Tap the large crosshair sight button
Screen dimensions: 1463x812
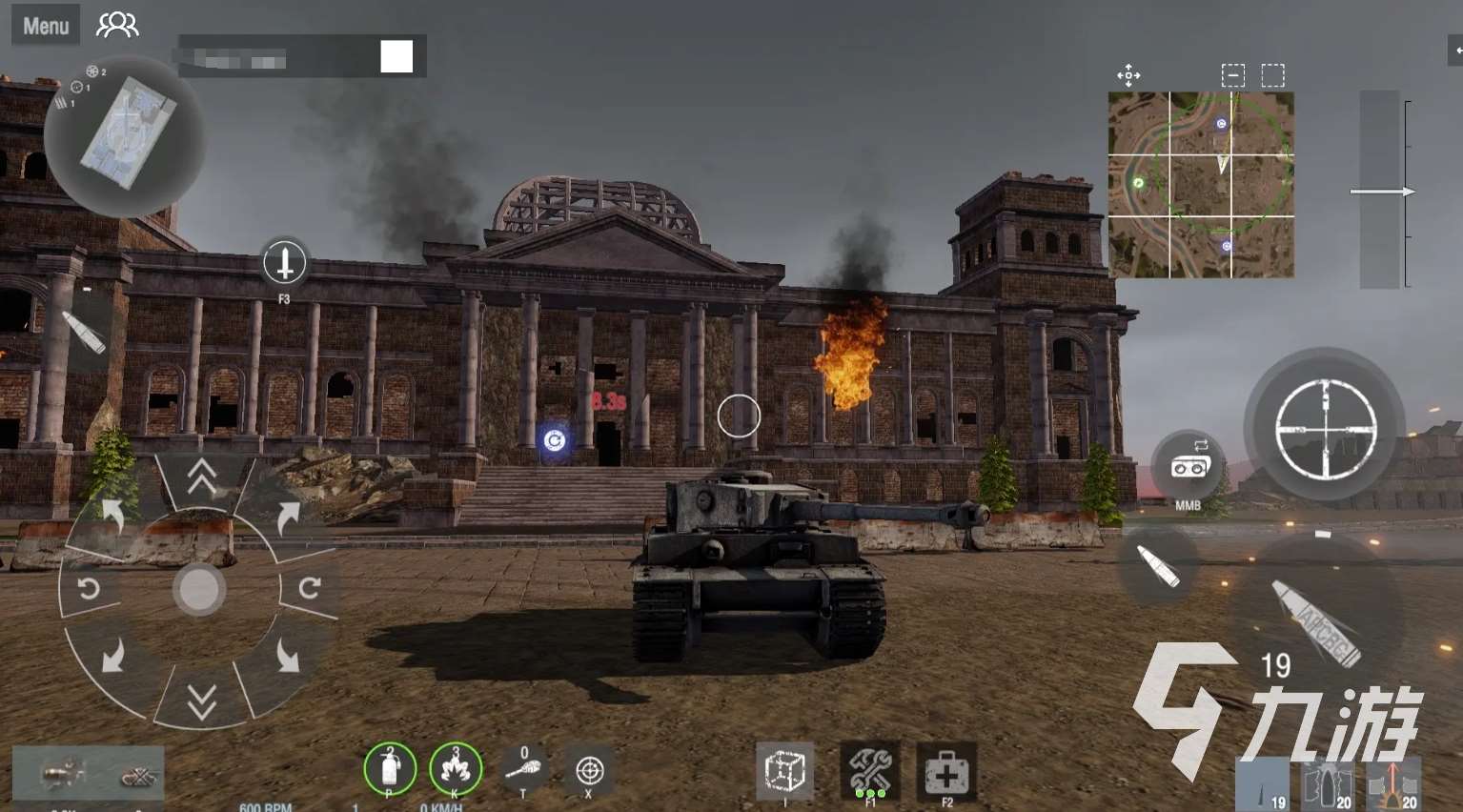(x=1325, y=428)
